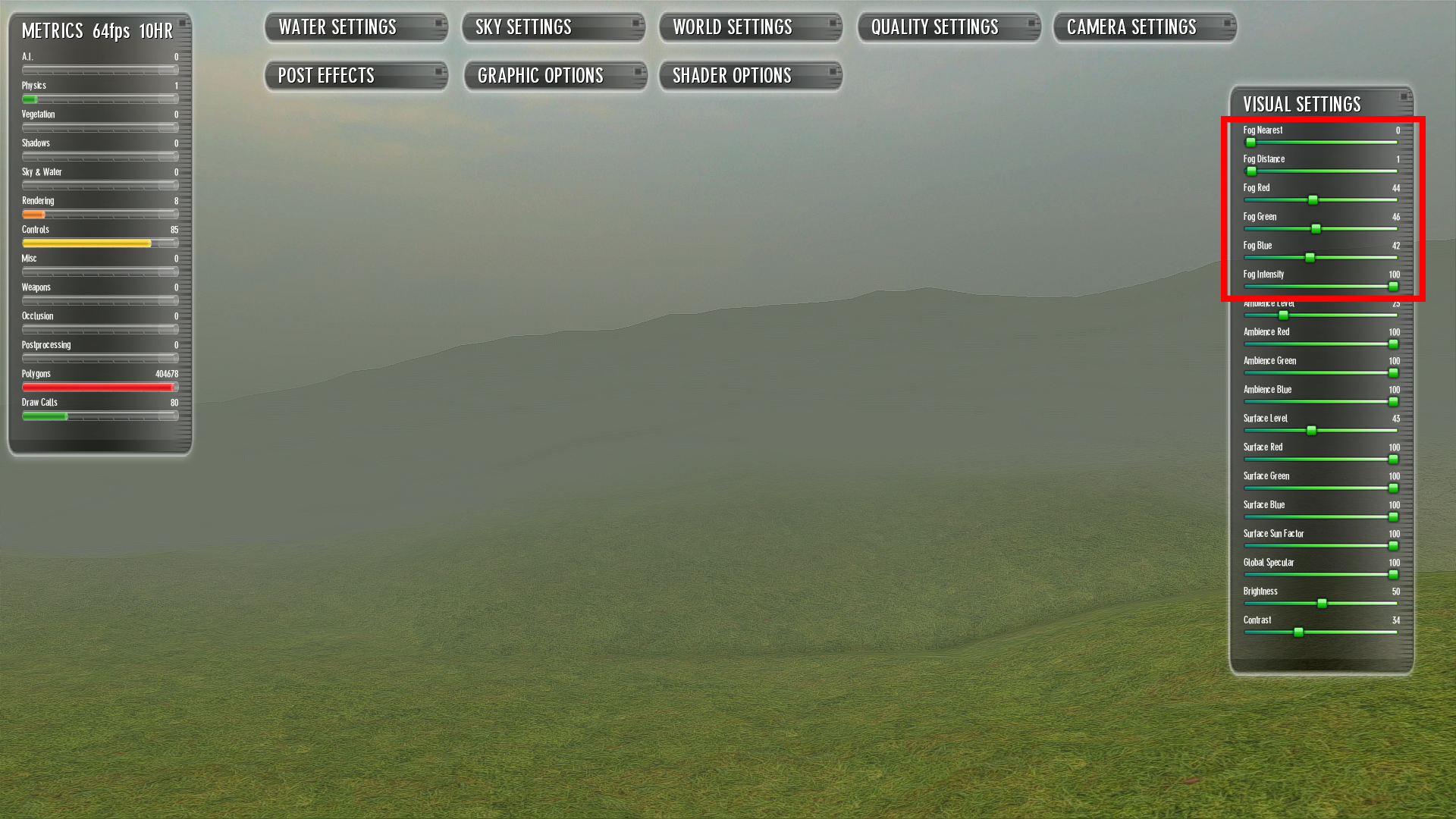Lower the Fog Intensity slider
The width and height of the screenshot is (1456, 819).
1393,287
